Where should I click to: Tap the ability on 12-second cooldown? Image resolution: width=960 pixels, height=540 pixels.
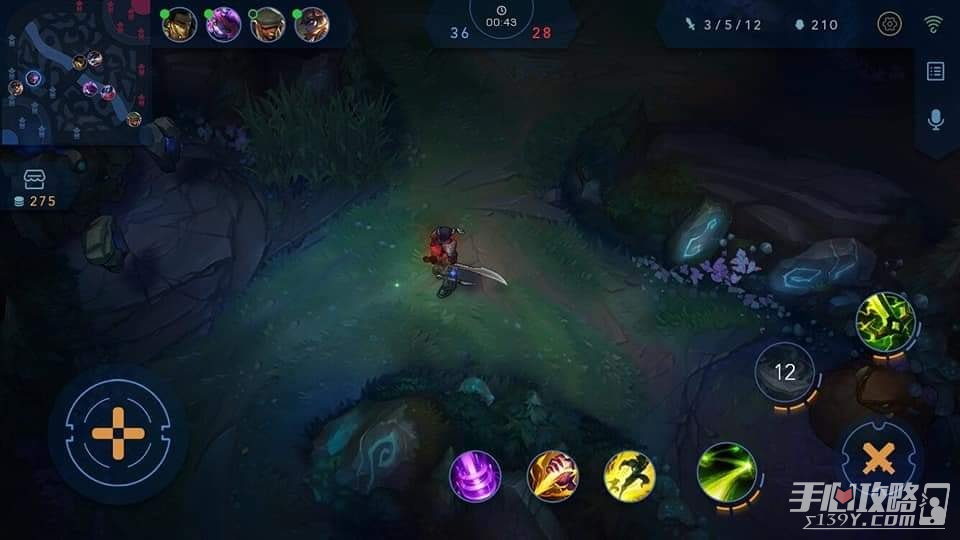785,372
